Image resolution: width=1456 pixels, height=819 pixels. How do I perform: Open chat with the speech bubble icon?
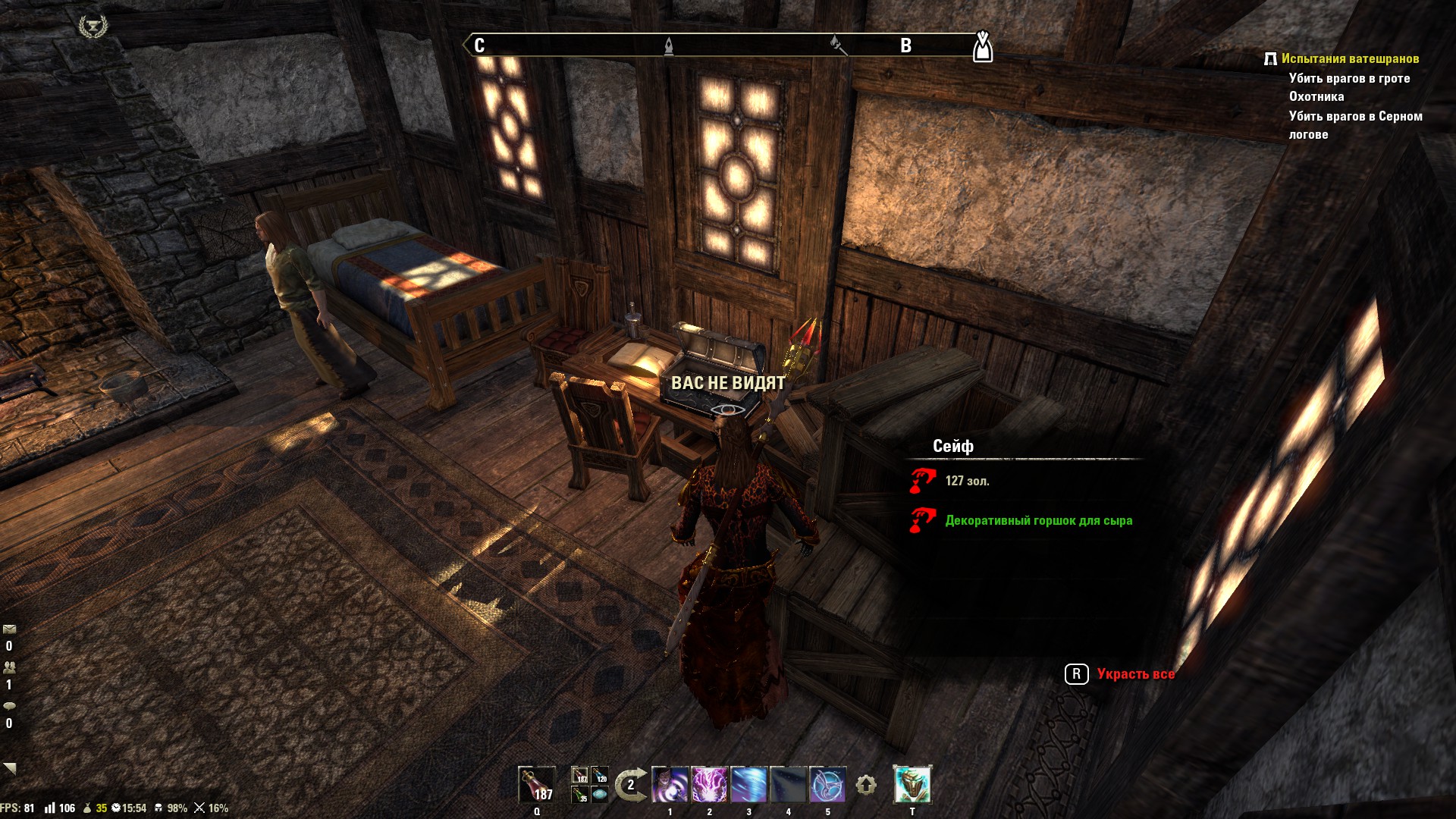tap(9, 706)
